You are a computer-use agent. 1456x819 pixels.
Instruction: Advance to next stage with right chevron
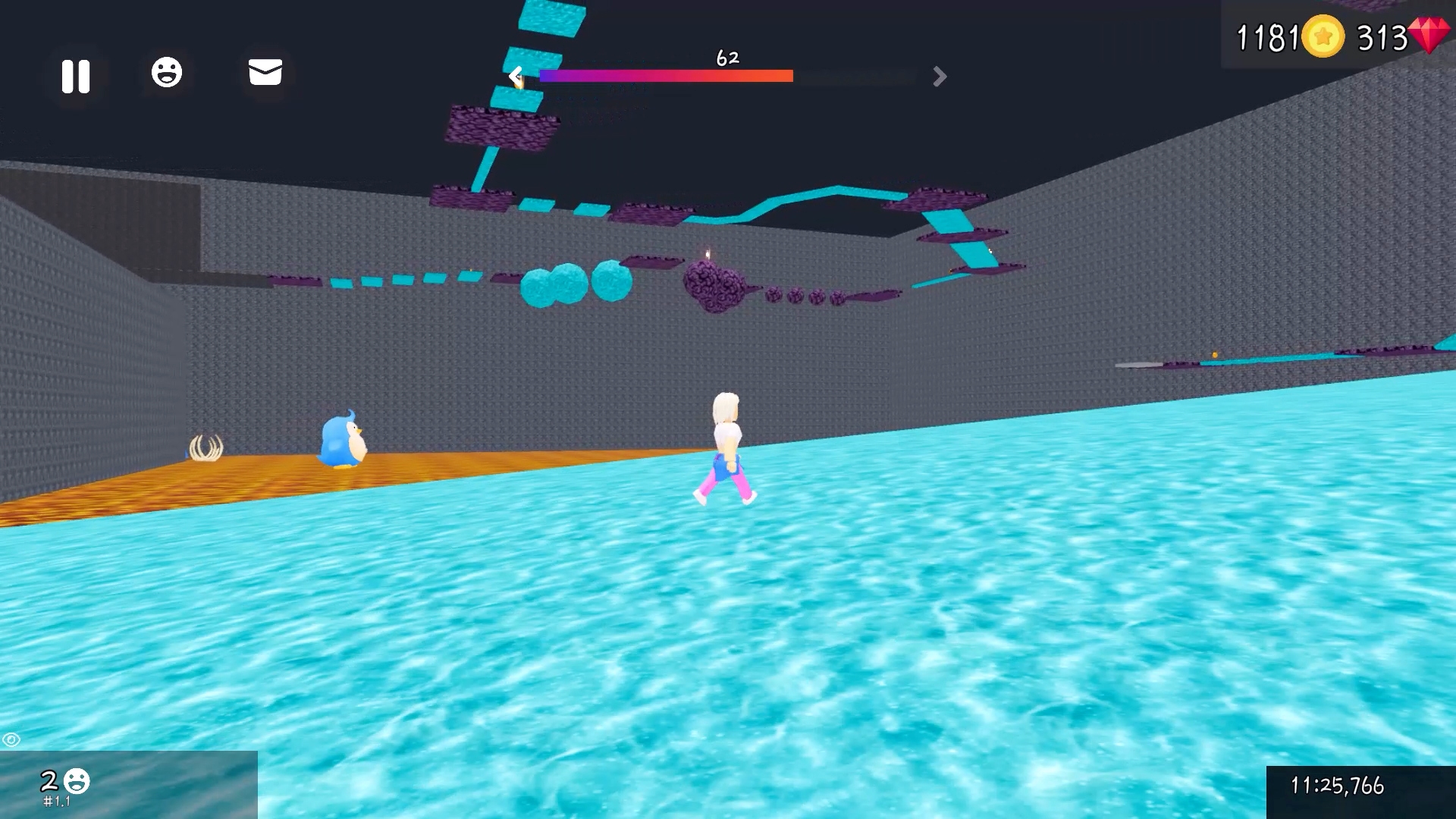(940, 77)
